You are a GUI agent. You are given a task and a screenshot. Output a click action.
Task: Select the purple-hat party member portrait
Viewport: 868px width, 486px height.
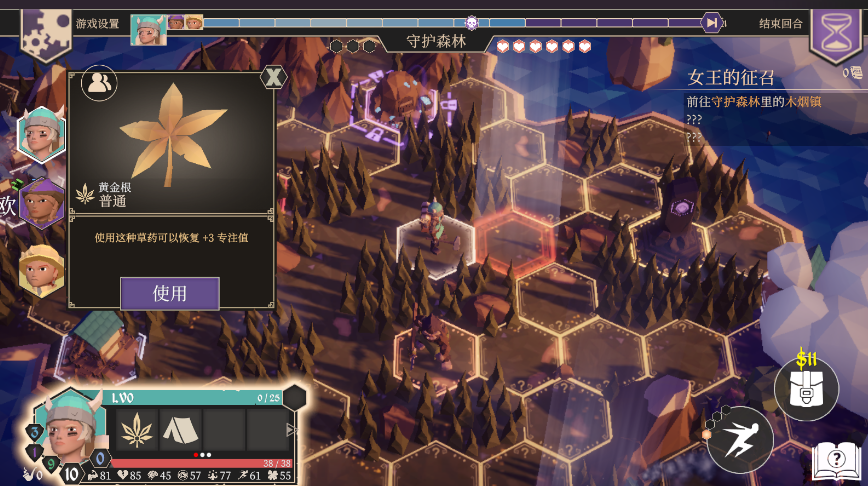[41, 204]
